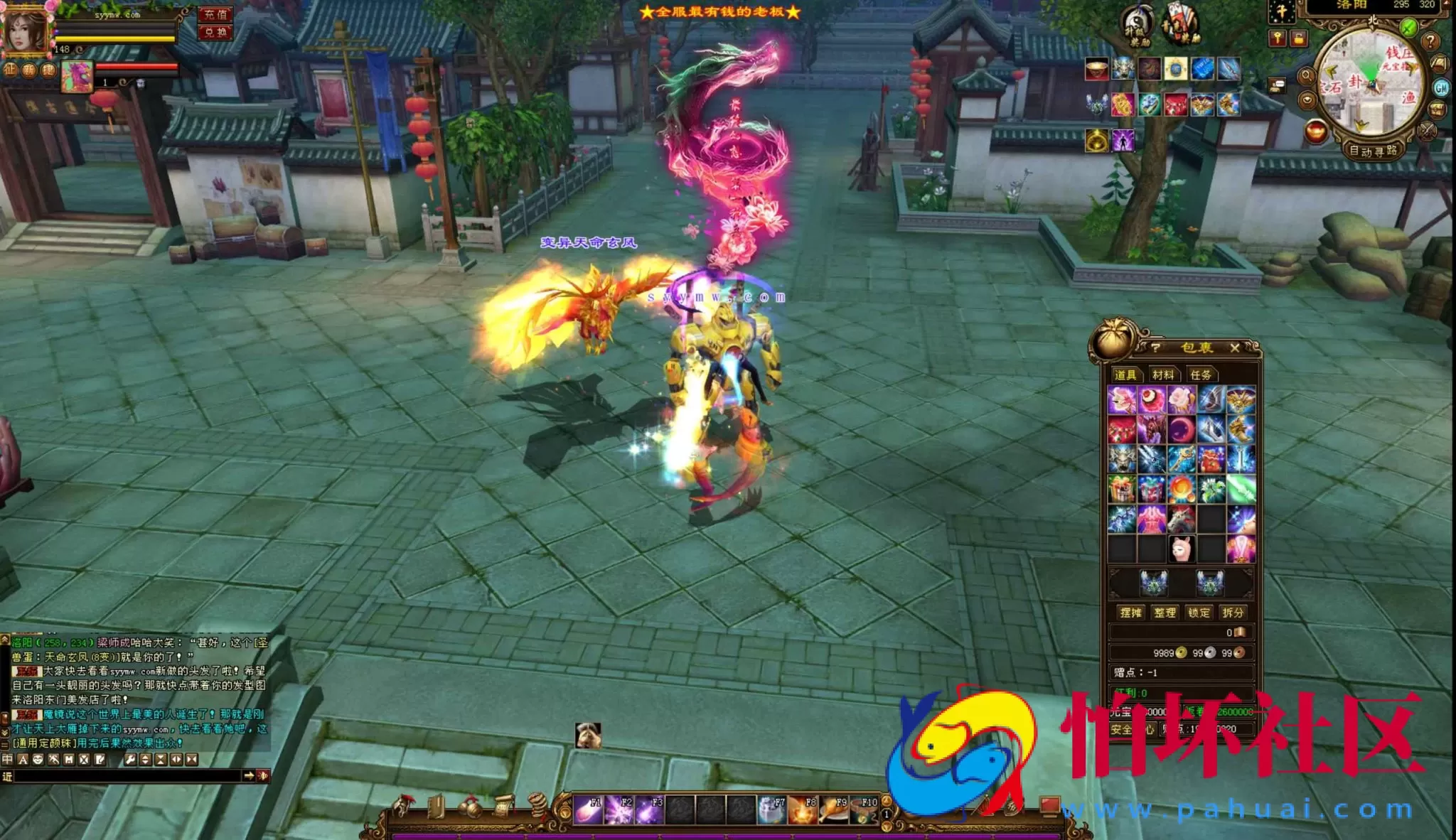Click the chat send arrow button
Image resolution: width=1456 pixels, height=840 pixels.
(250, 775)
